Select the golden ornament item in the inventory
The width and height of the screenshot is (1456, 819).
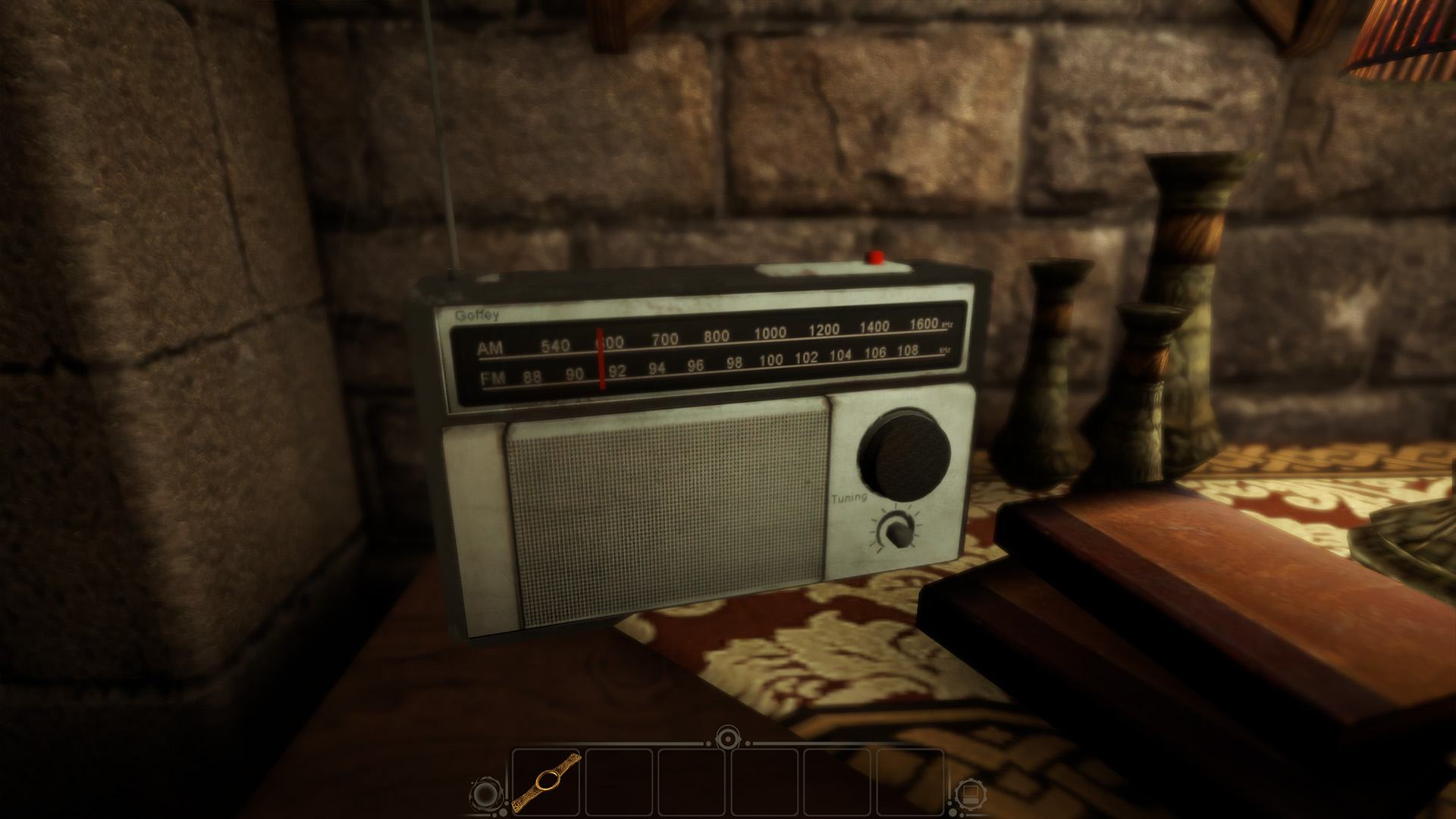click(545, 780)
